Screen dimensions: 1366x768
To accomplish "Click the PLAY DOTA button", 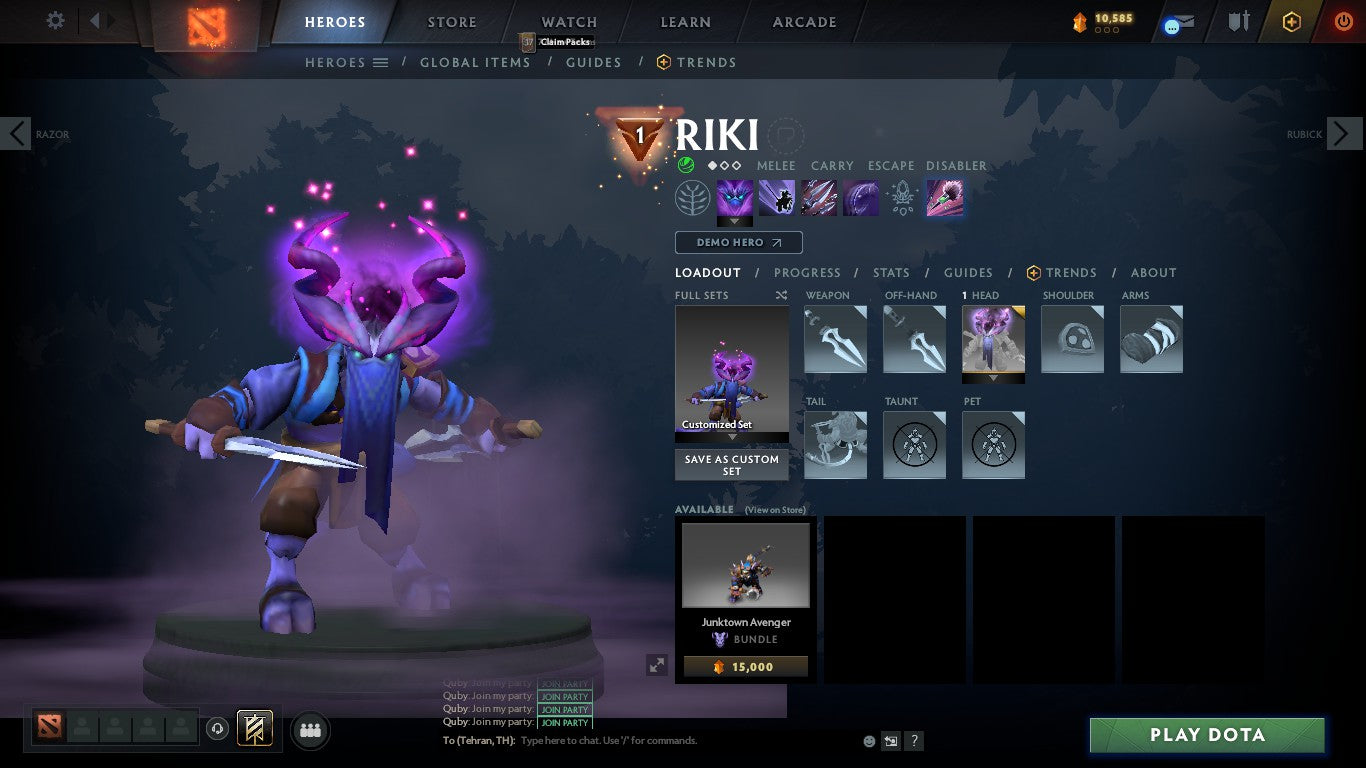I will [1207, 735].
